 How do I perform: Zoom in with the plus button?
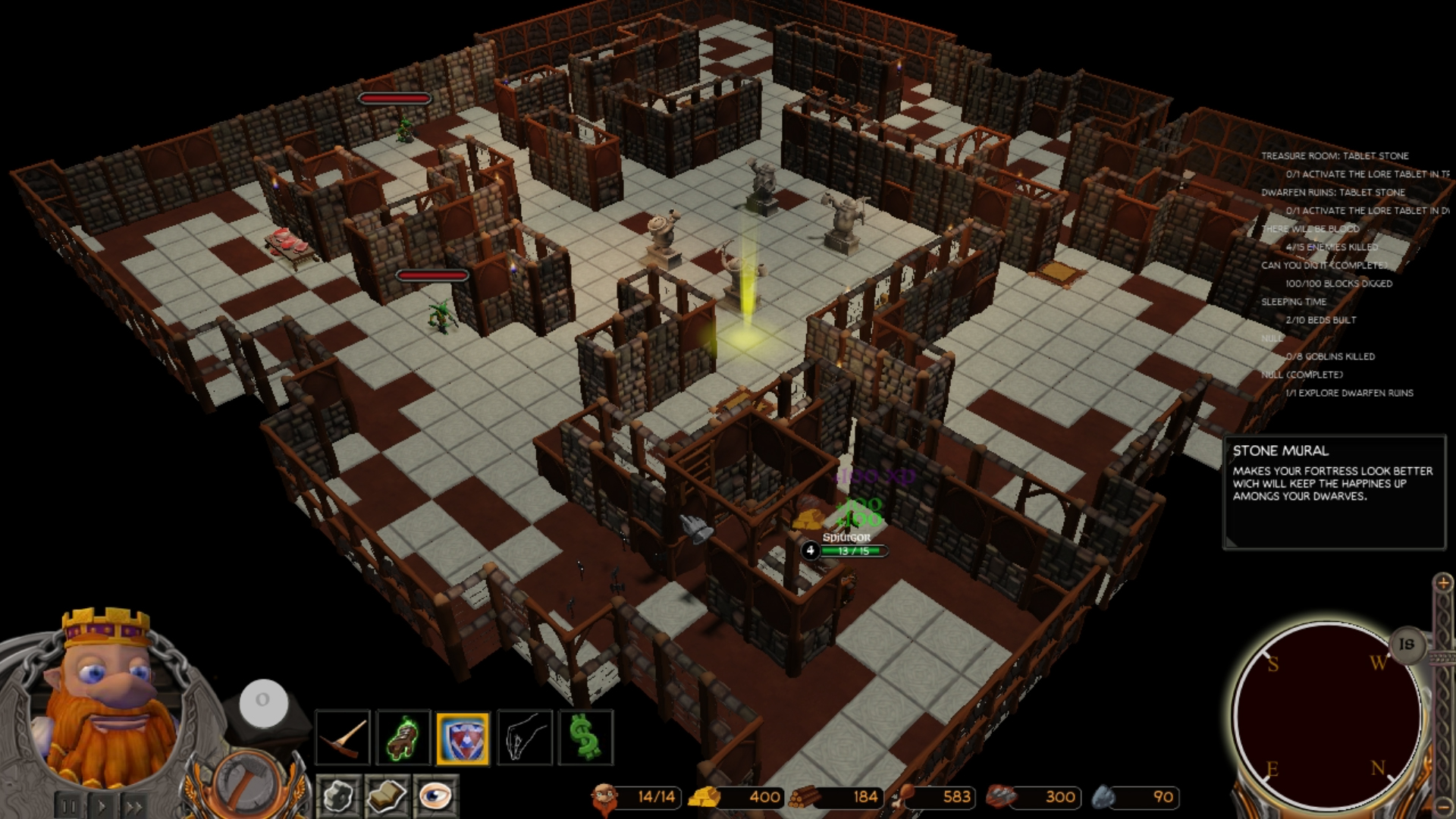click(x=1442, y=582)
